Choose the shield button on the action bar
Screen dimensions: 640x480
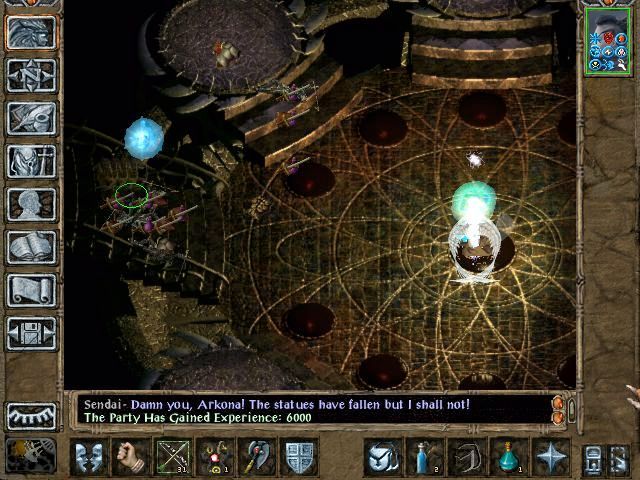[300, 456]
